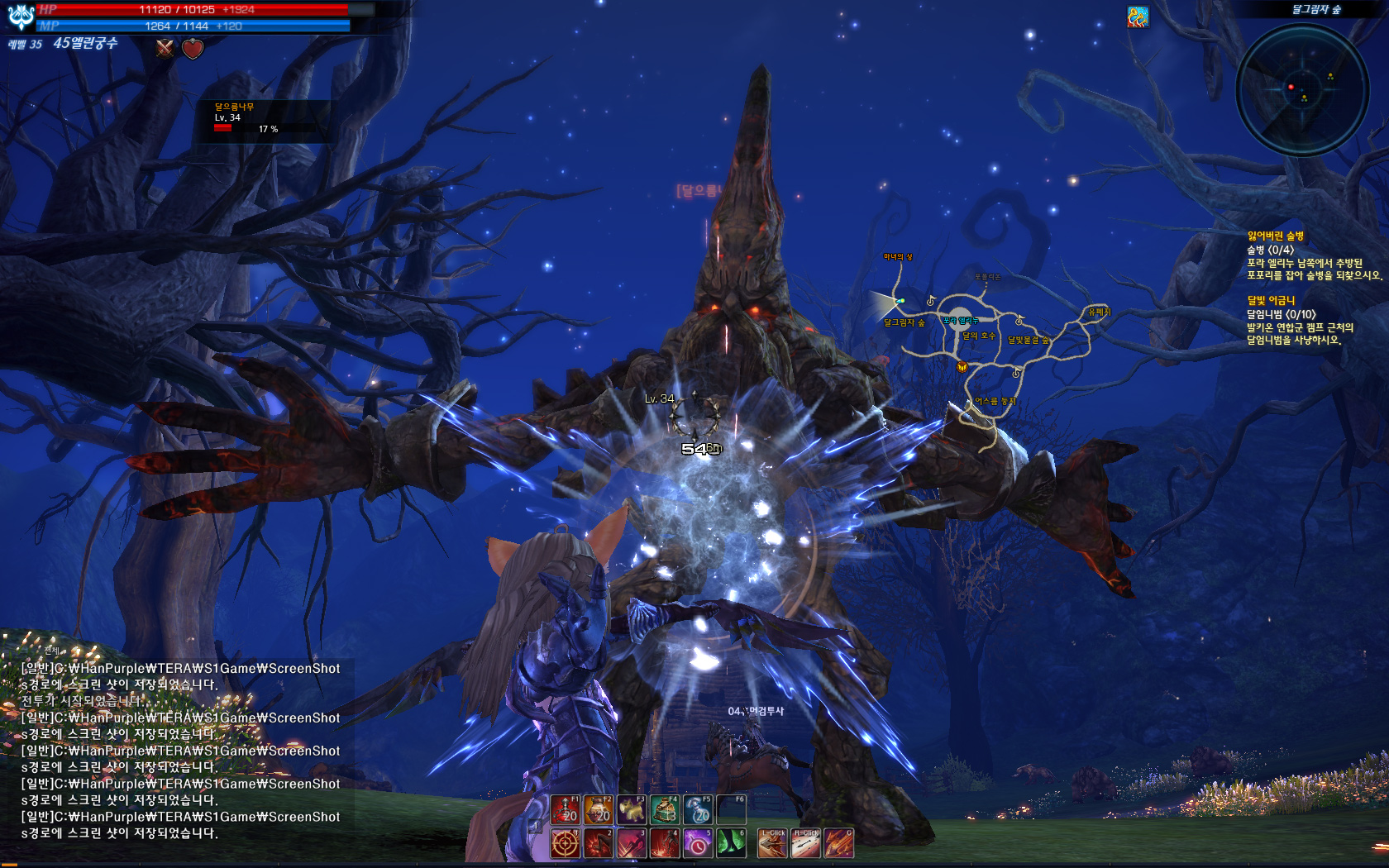
Task: Use the orange jar potion in F2
Action: (x=599, y=810)
